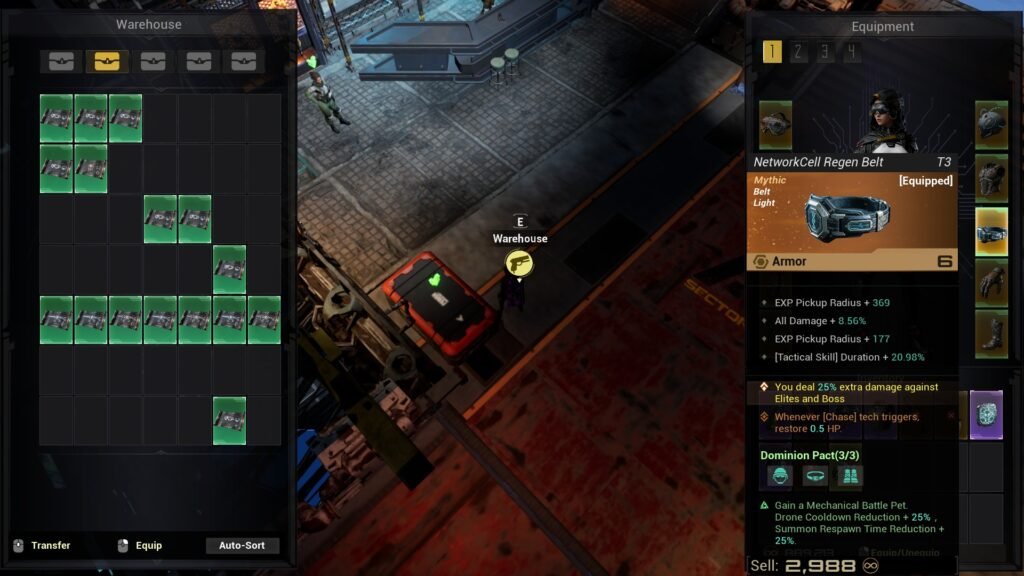Open the last warehouse storage tab

(243, 62)
